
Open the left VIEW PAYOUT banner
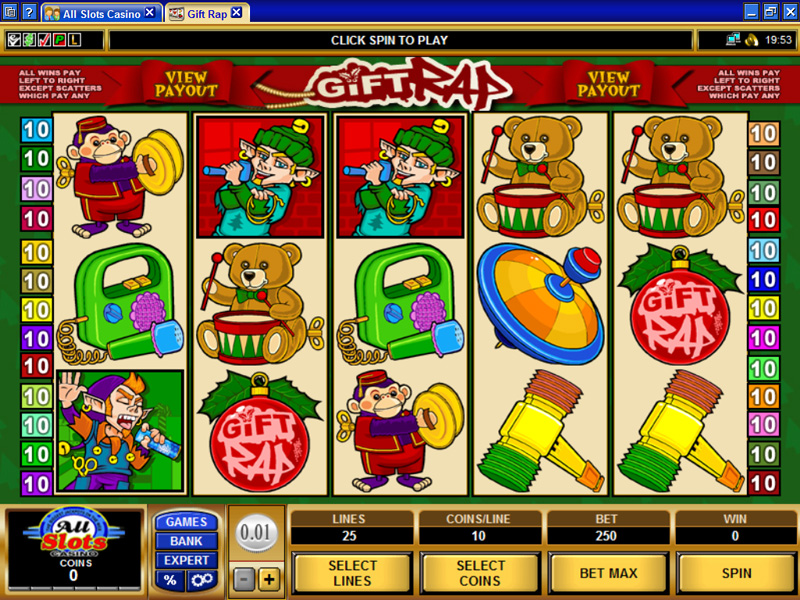(186, 84)
